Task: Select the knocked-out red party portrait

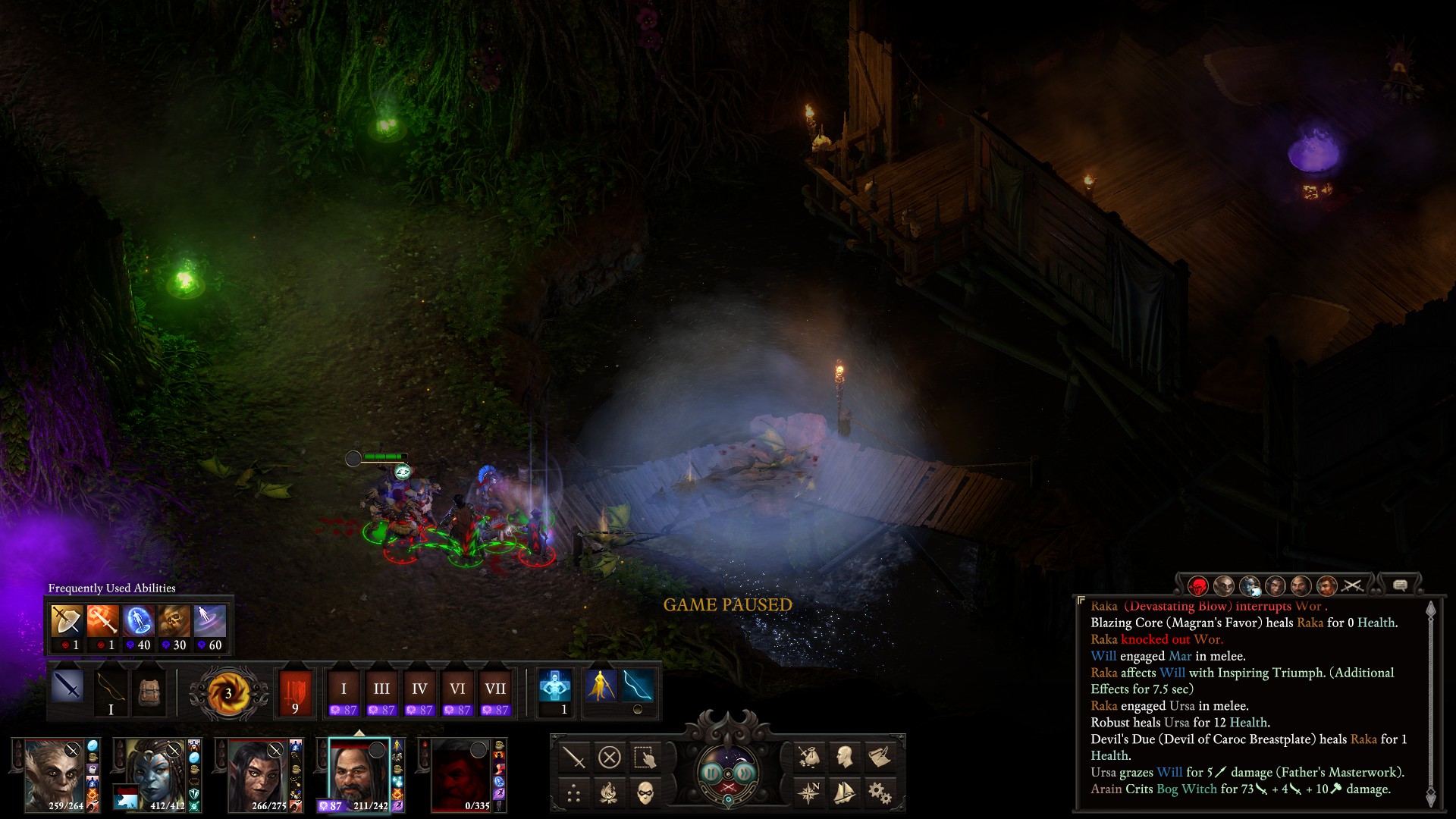Action: coord(460,775)
